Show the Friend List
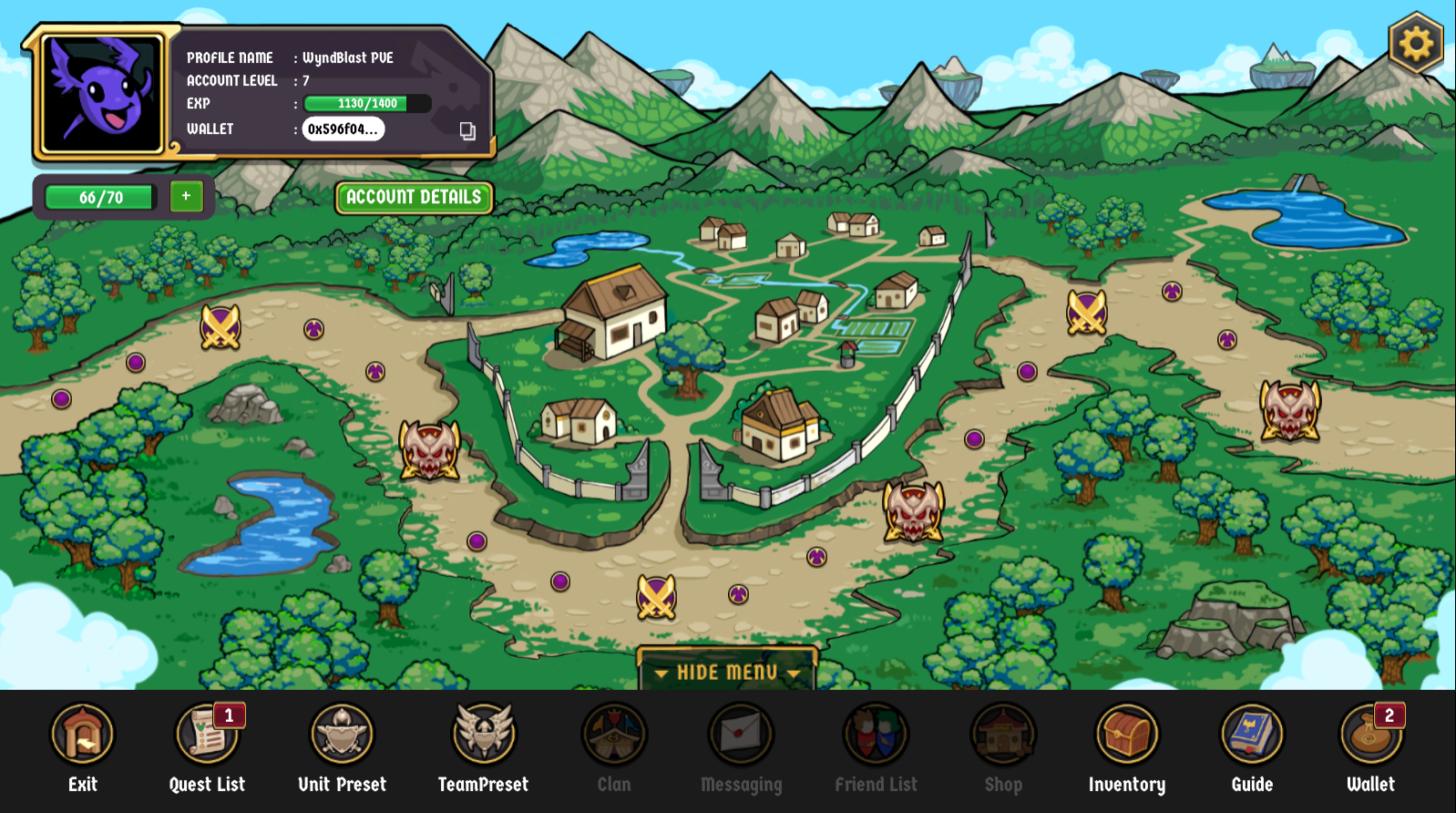The width and height of the screenshot is (1456, 813). (x=876, y=734)
